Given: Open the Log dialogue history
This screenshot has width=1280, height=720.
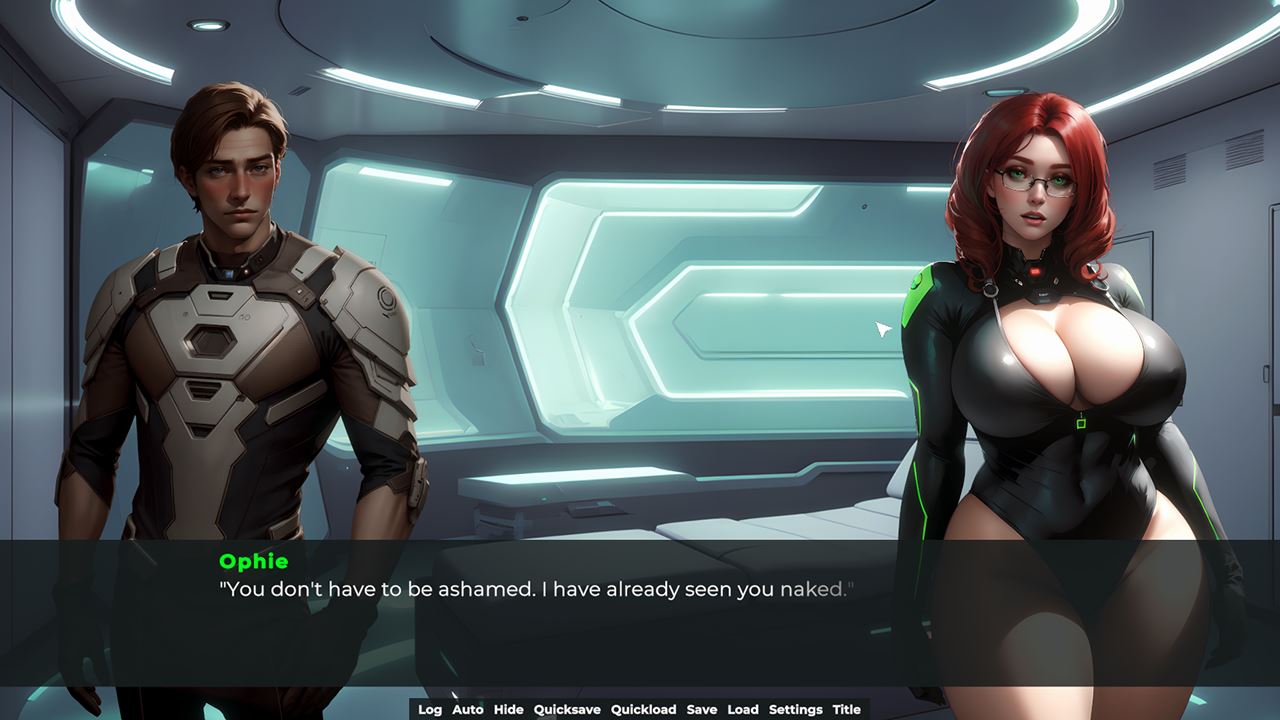Looking at the screenshot, I should [x=430, y=709].
